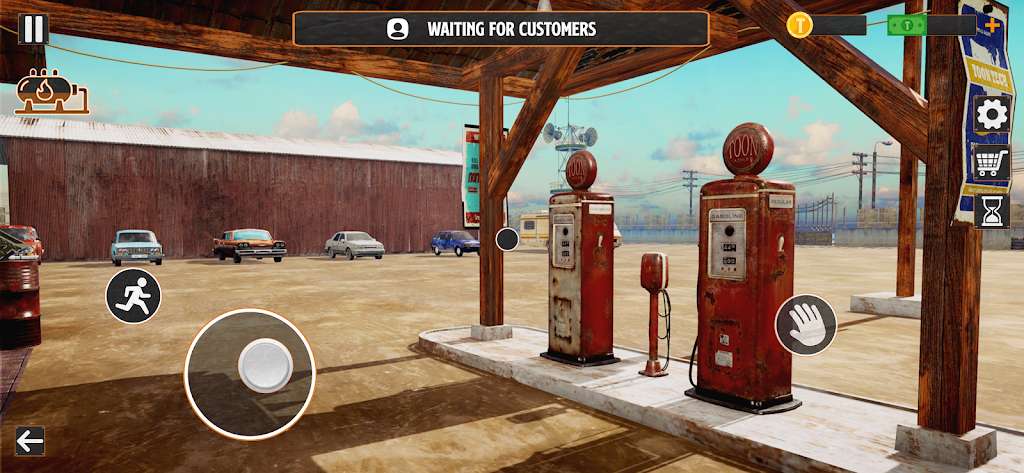Open the fuel tank icon
Viewport: 1024px width, 473px height.
coord(52,92)
